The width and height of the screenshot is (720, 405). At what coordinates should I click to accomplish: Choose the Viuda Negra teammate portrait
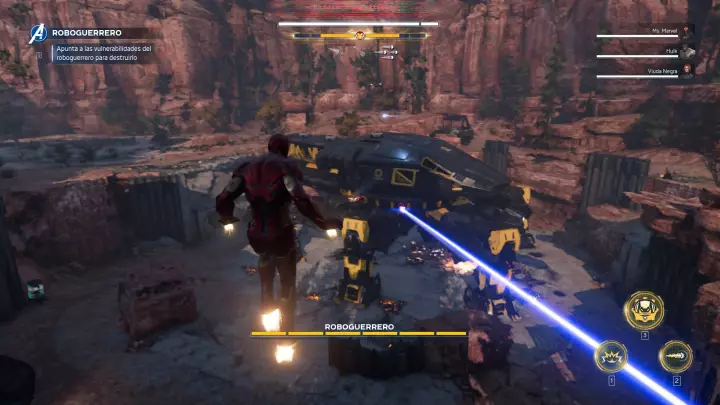(x=687, y=72)
